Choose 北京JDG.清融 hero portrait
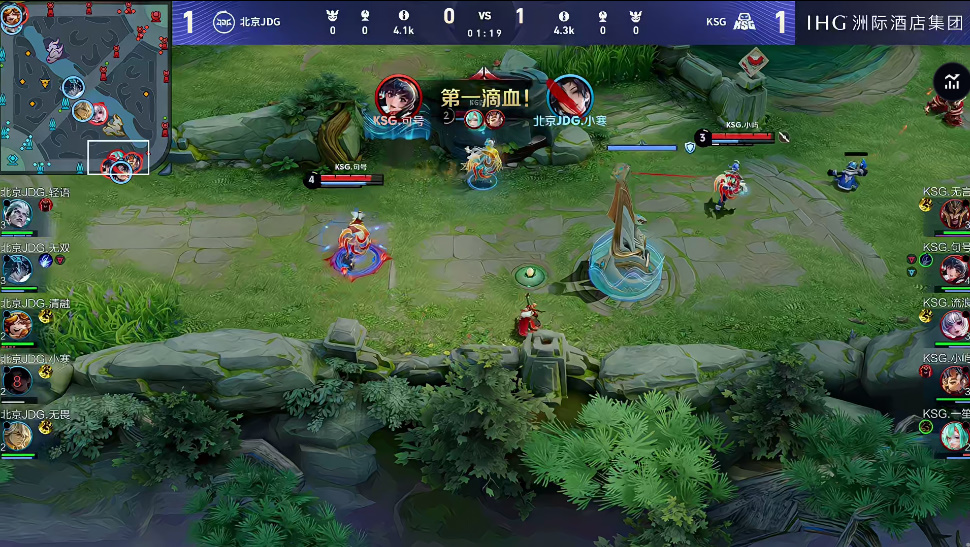Image resolution: width=970 pixels, height=547 pixels. pos(17,324)
